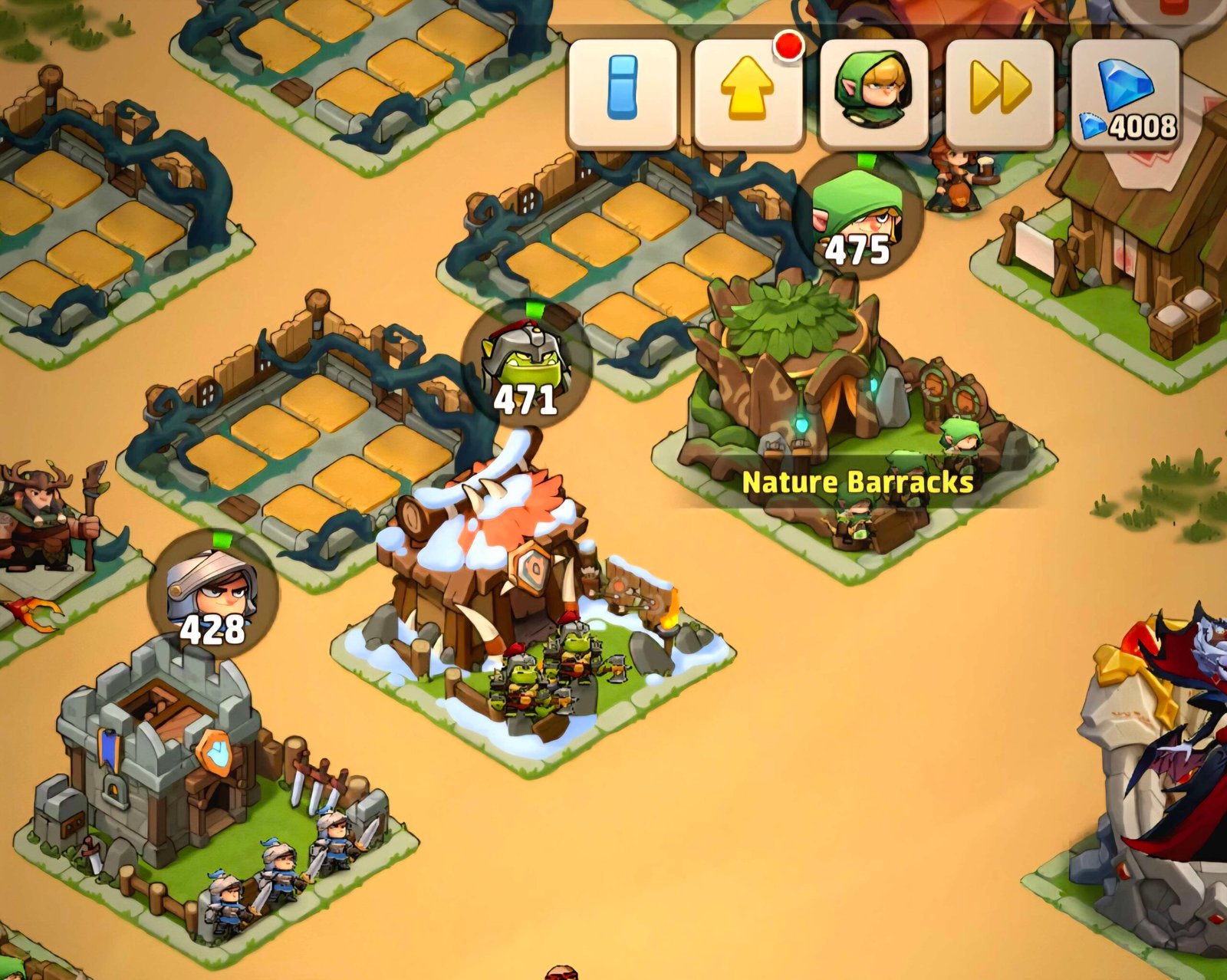
Task: Tap the yellow upgrade arrow button
Action: coord(748,94)
